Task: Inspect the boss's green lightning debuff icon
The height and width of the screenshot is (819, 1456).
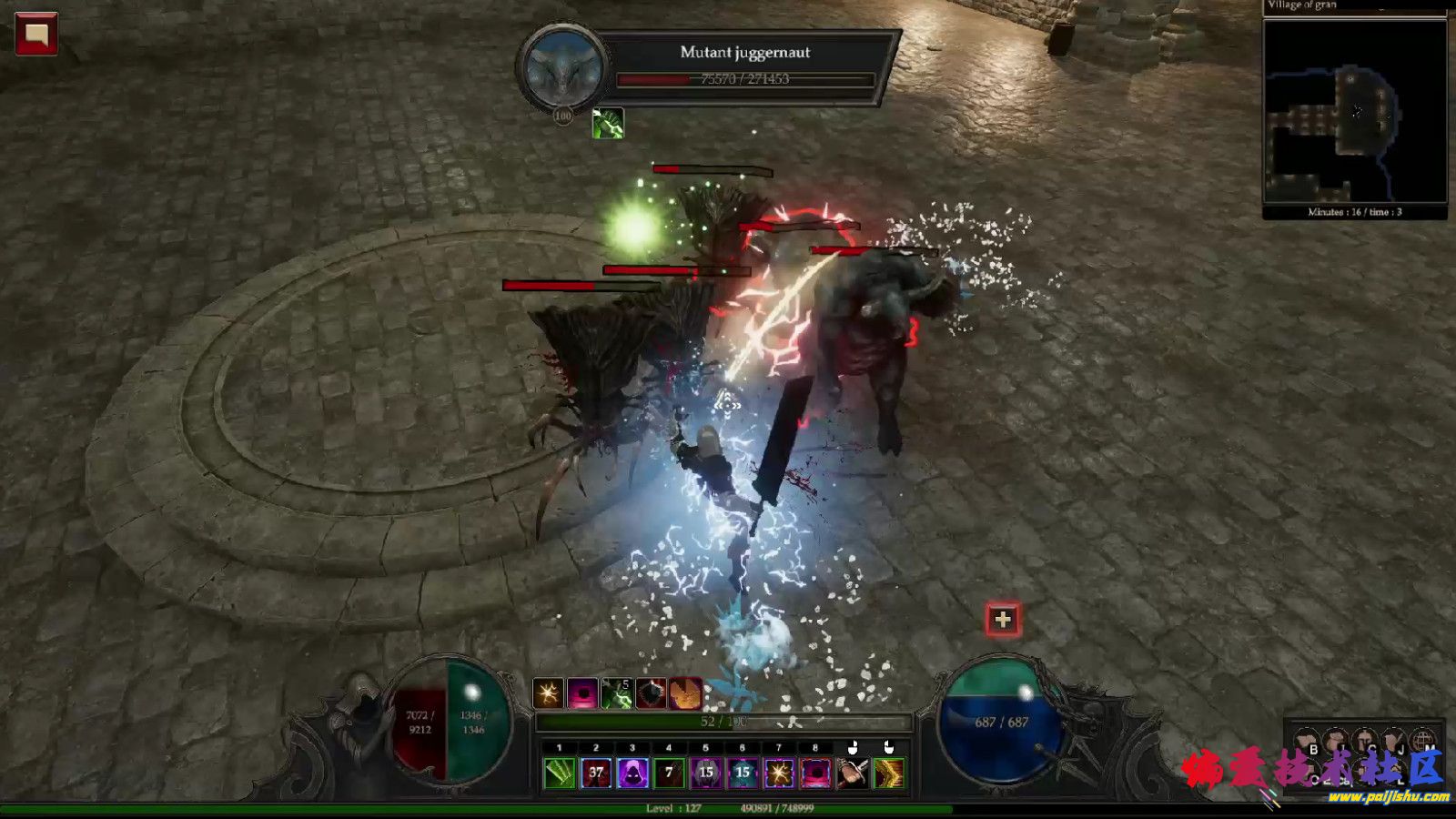Action: pos(608,123)
